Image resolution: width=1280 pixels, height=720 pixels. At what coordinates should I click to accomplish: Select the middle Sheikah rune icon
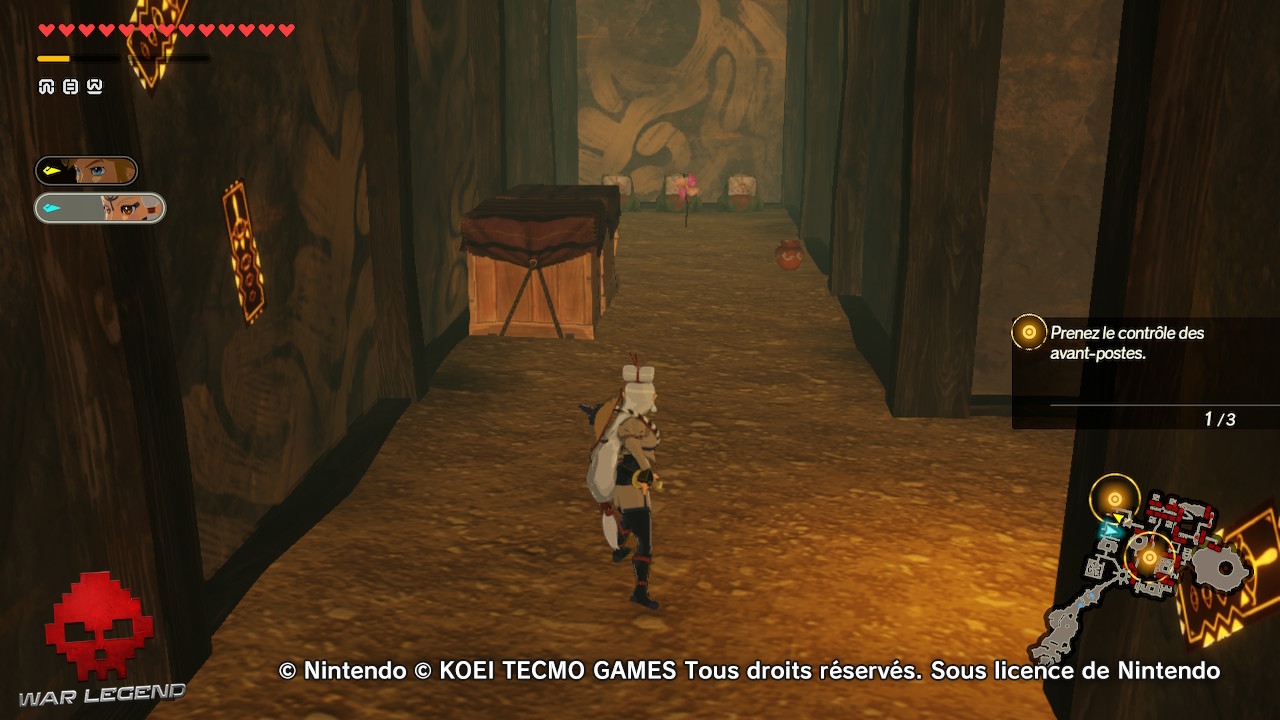(x=68, y=87)
